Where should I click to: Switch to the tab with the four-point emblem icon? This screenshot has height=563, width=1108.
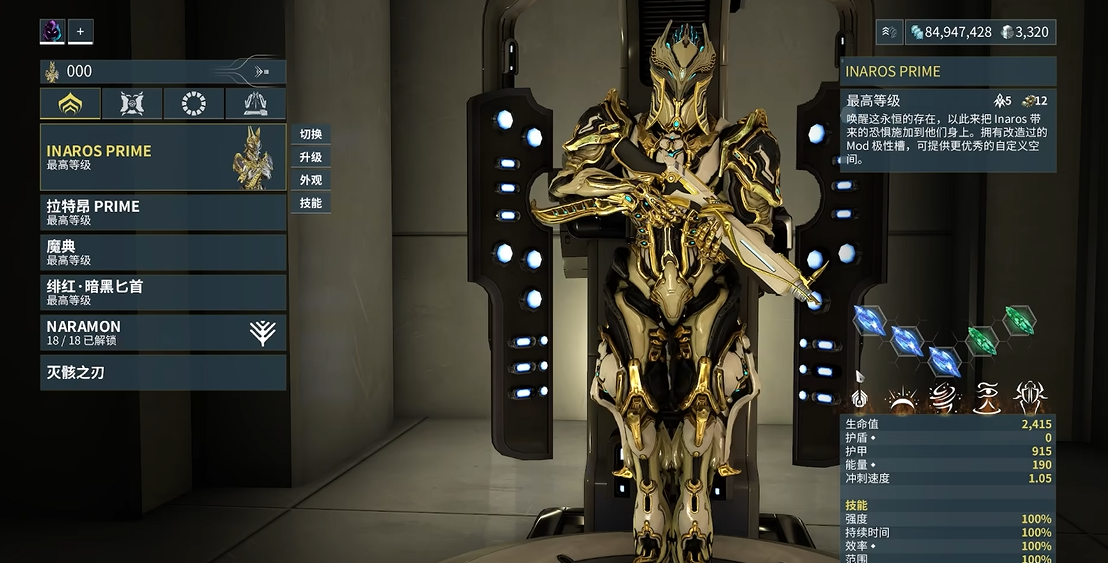(x=132, y=103)
